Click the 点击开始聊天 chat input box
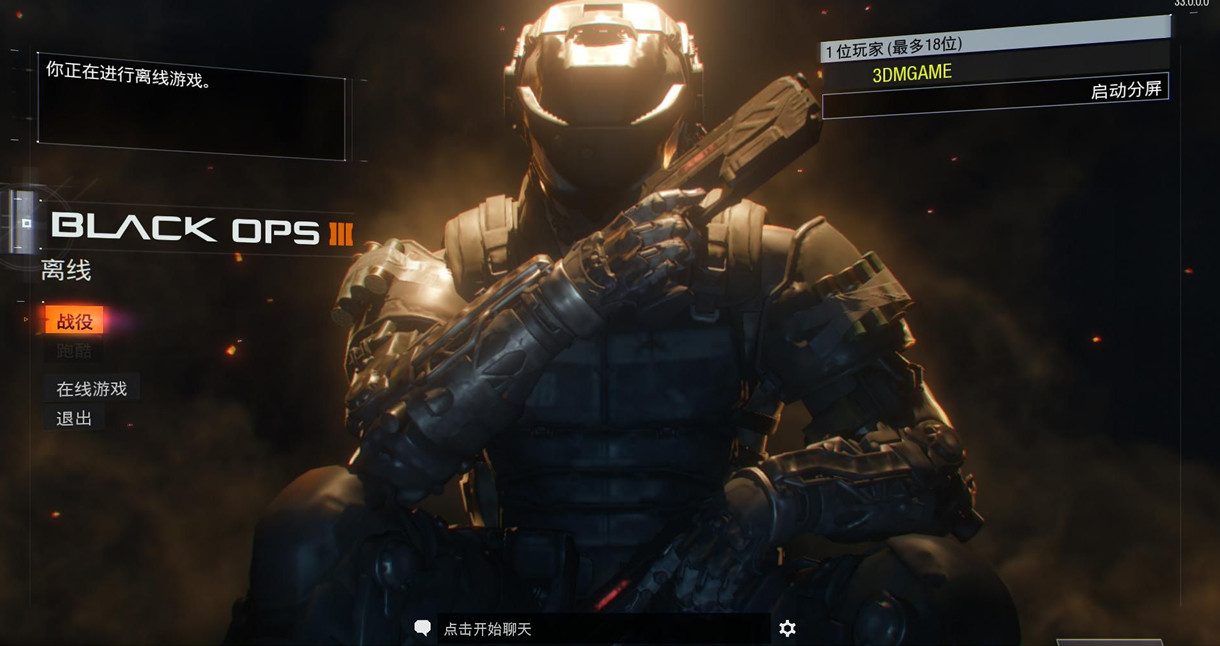 pyautogui.click(x=600, y=629)
